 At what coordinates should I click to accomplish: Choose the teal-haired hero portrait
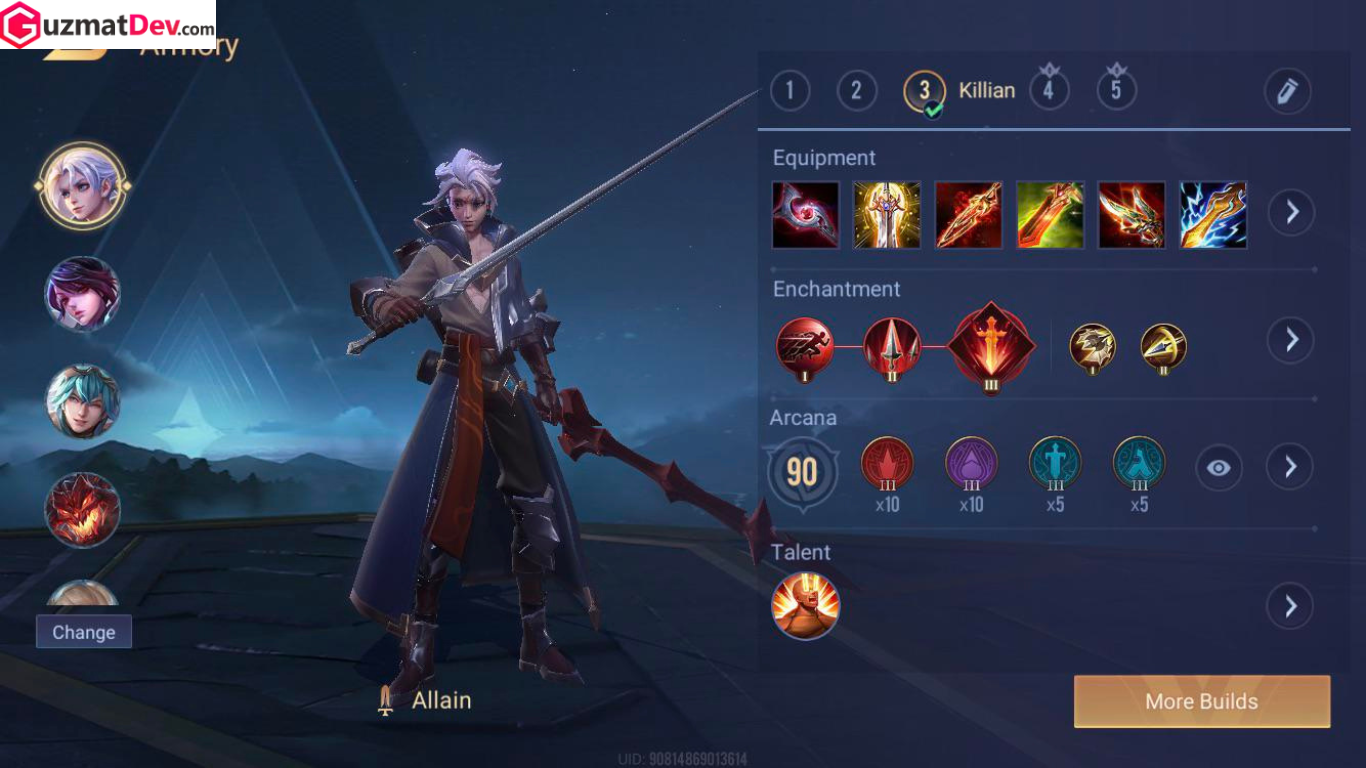click(82, 401)
